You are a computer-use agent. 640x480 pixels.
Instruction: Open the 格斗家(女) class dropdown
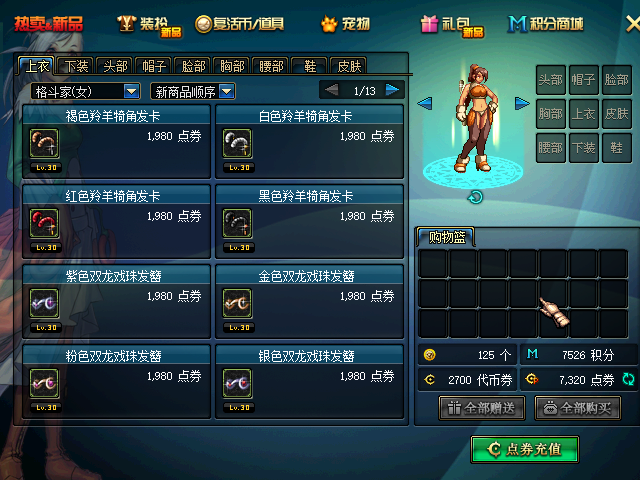[84, 91]
